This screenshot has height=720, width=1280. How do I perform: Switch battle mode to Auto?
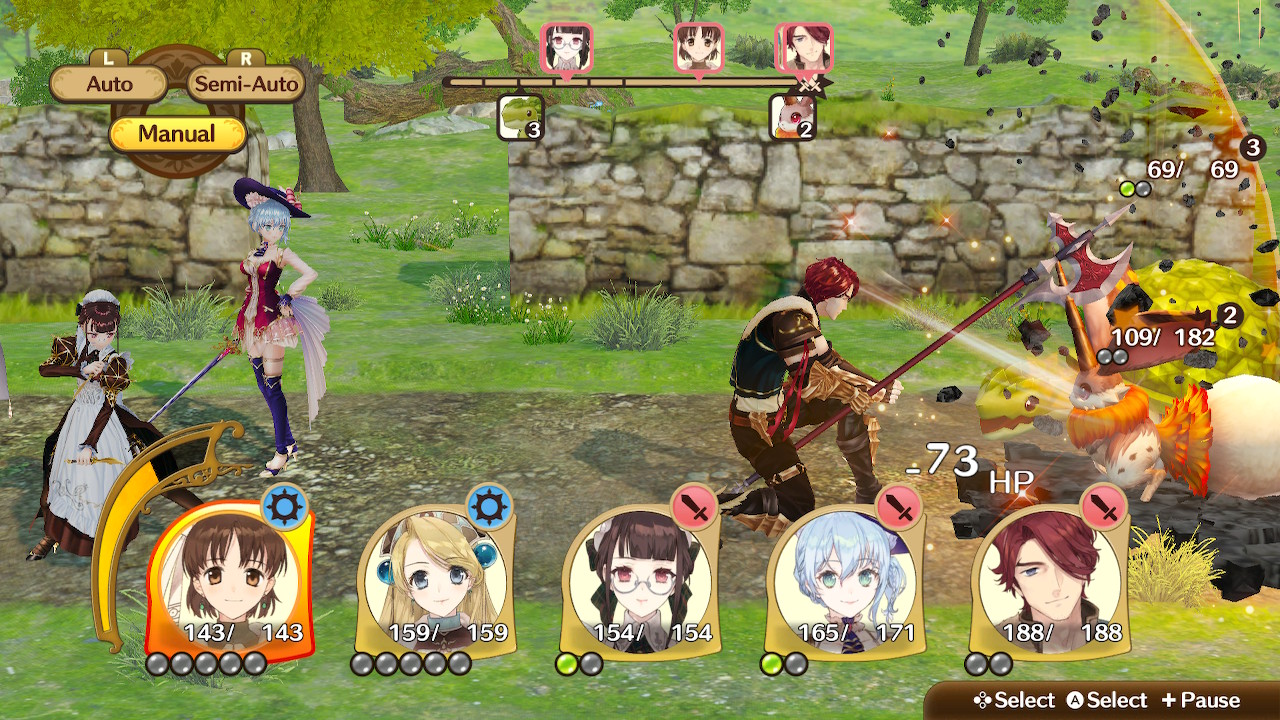109,84
